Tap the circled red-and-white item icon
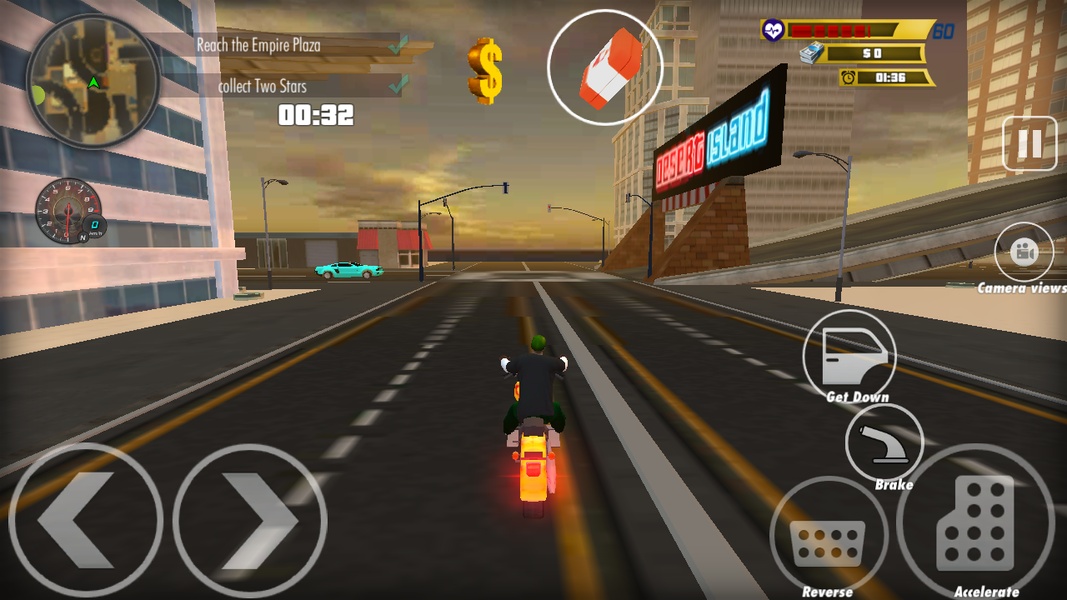The width and height of the screenshot is (1067, 600). [x=604, y=67]
